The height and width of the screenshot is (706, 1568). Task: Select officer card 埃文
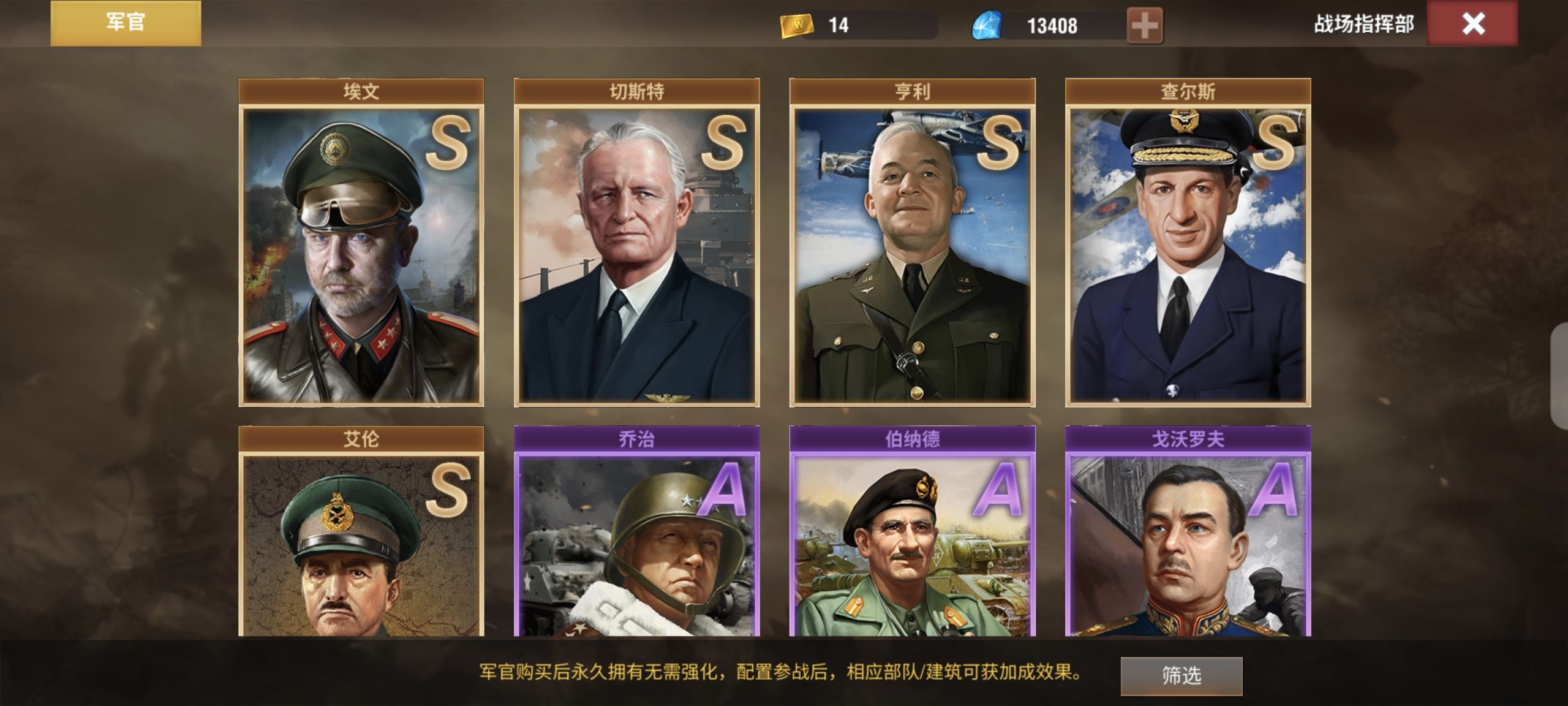[361, 243]
